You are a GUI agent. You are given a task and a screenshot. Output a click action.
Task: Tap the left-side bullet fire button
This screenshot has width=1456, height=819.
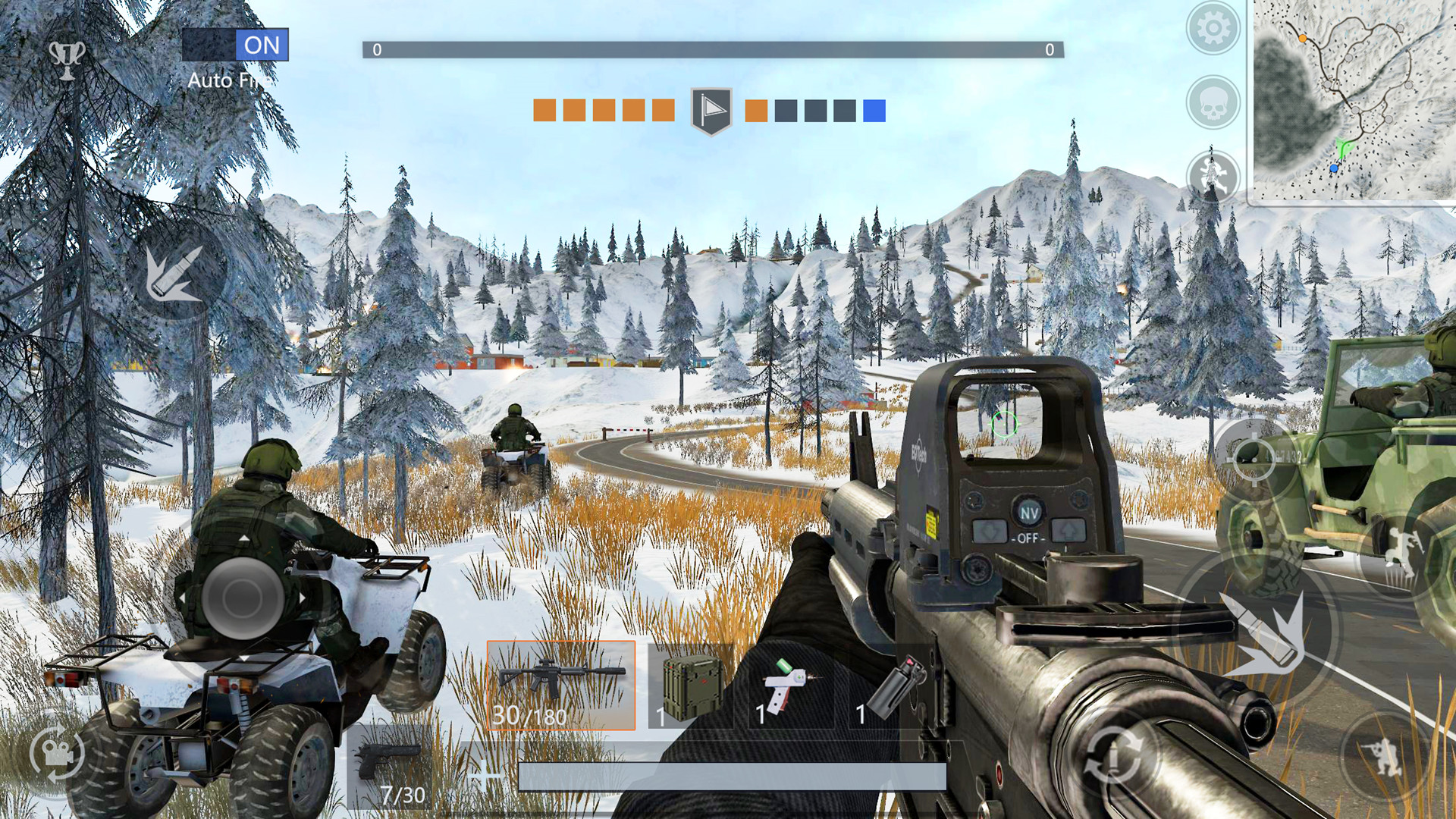click(175, 271)
